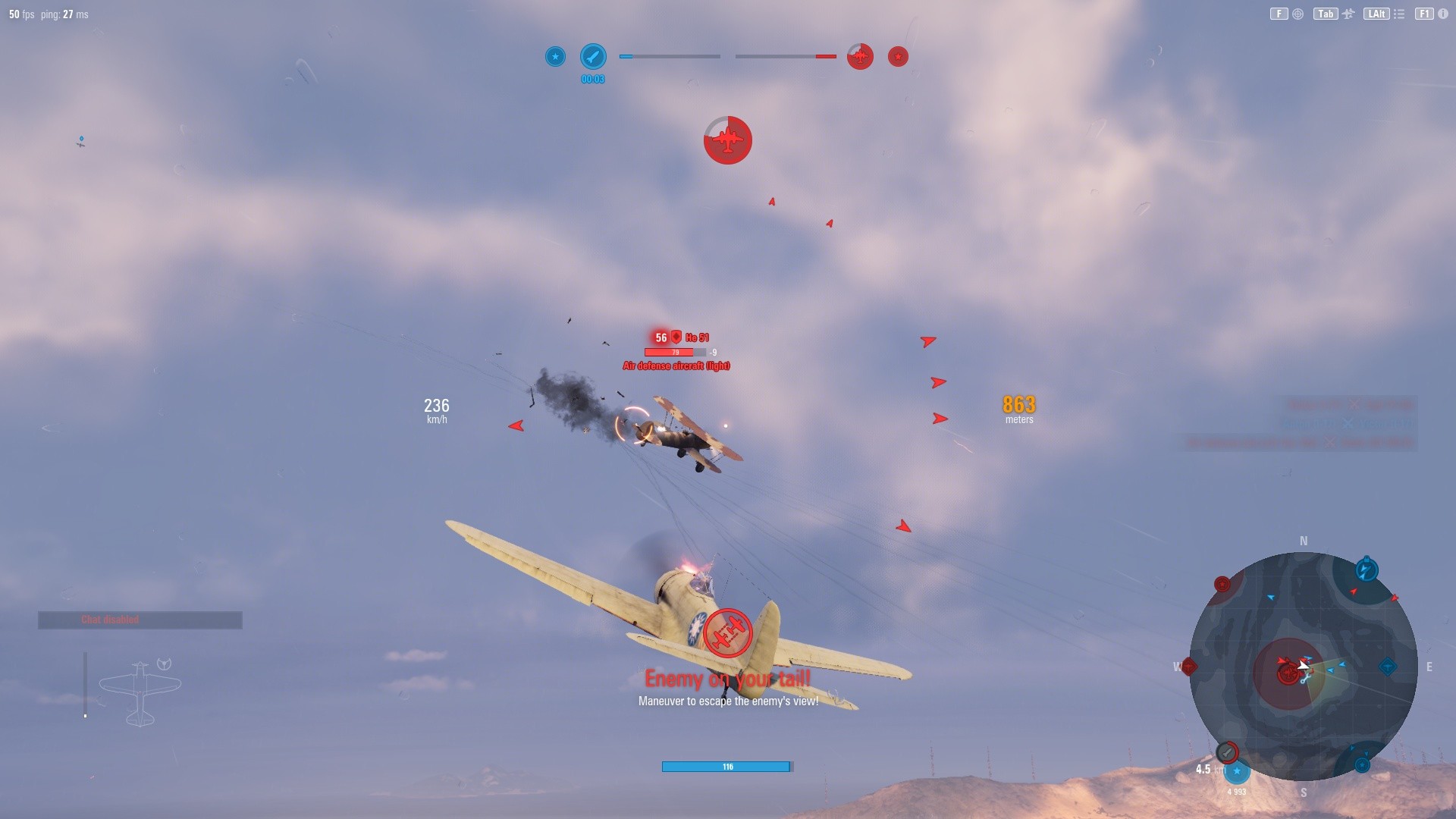Image resolution: width=1456 pixels, height=819 pixels.
Task: Click the crosshair icon beside the F keybind
Action: pyautogui.click(x=1297, y=13)
